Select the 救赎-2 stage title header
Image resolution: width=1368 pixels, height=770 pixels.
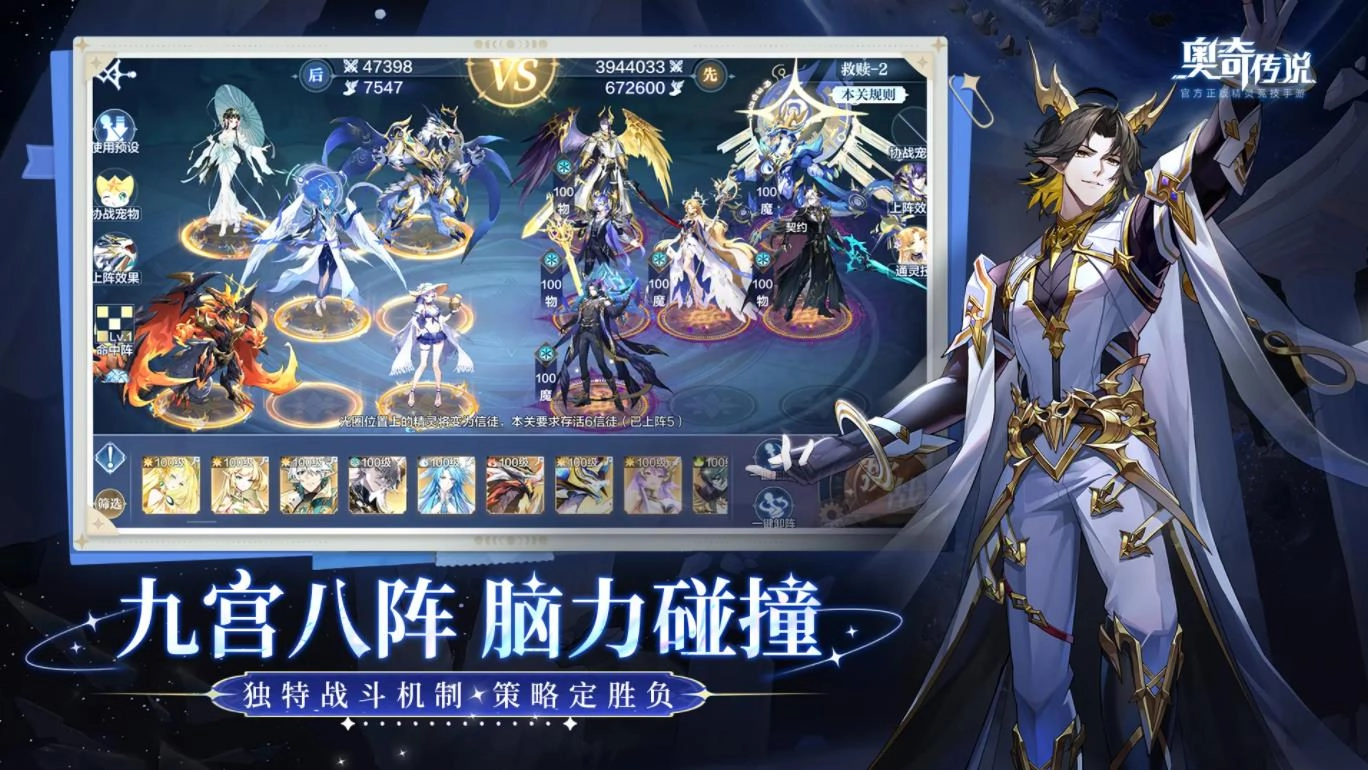pyautogui.click(x=863, y=66)
